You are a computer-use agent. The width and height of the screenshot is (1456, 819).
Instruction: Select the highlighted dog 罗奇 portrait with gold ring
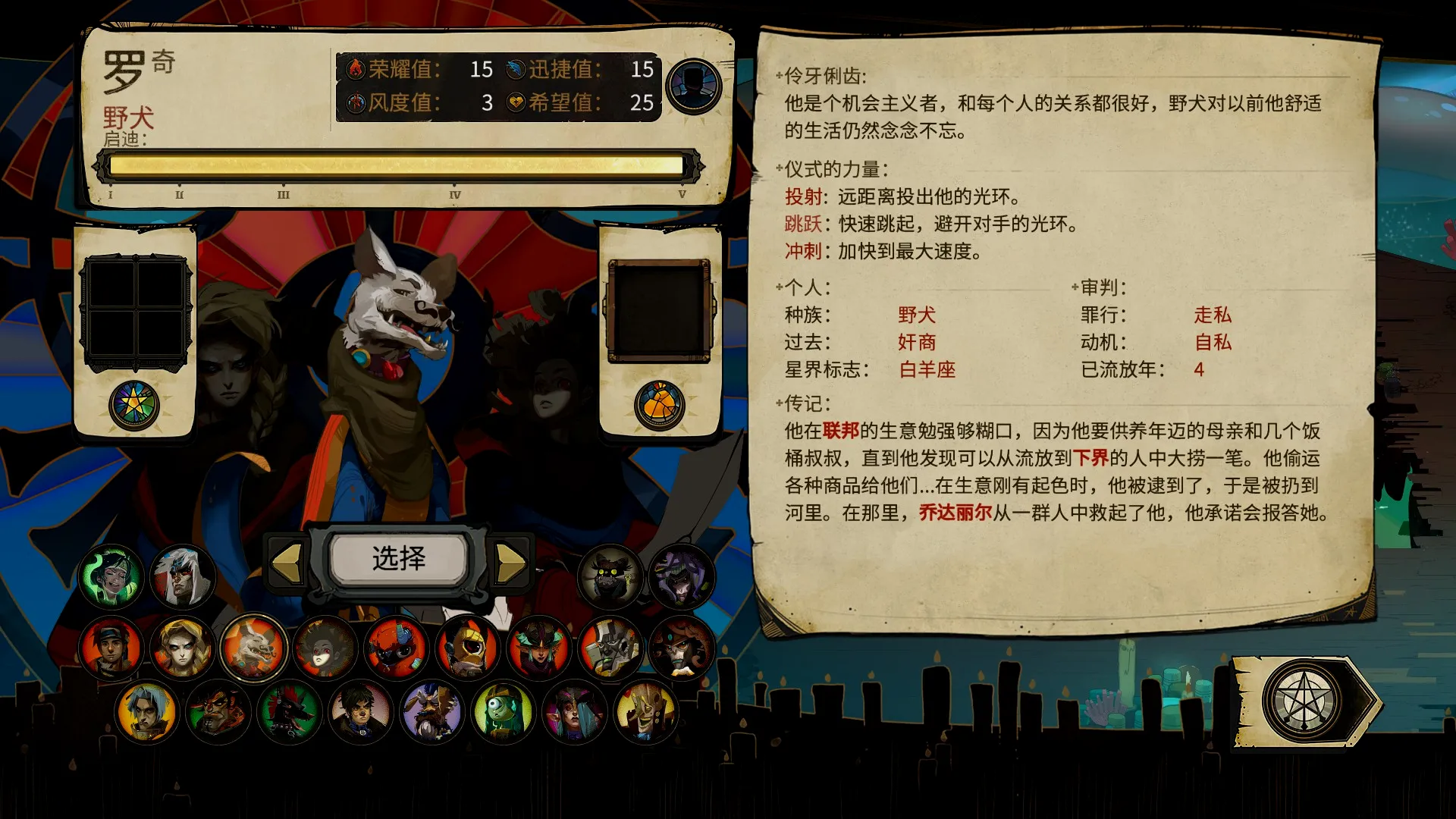click(256, 648)
